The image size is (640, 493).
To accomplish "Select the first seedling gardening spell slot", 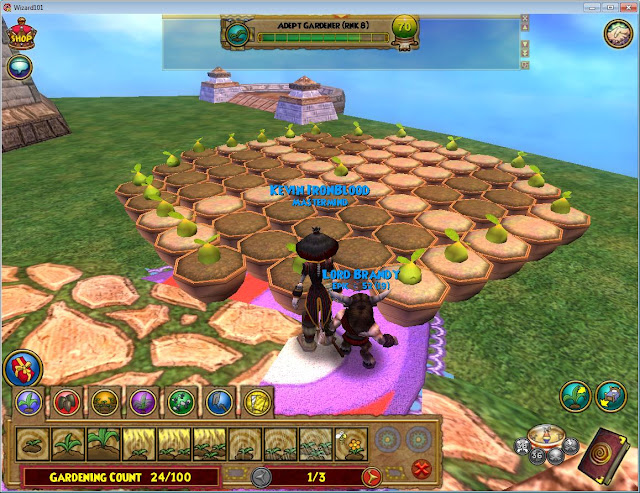I will [x=32, y=441].
